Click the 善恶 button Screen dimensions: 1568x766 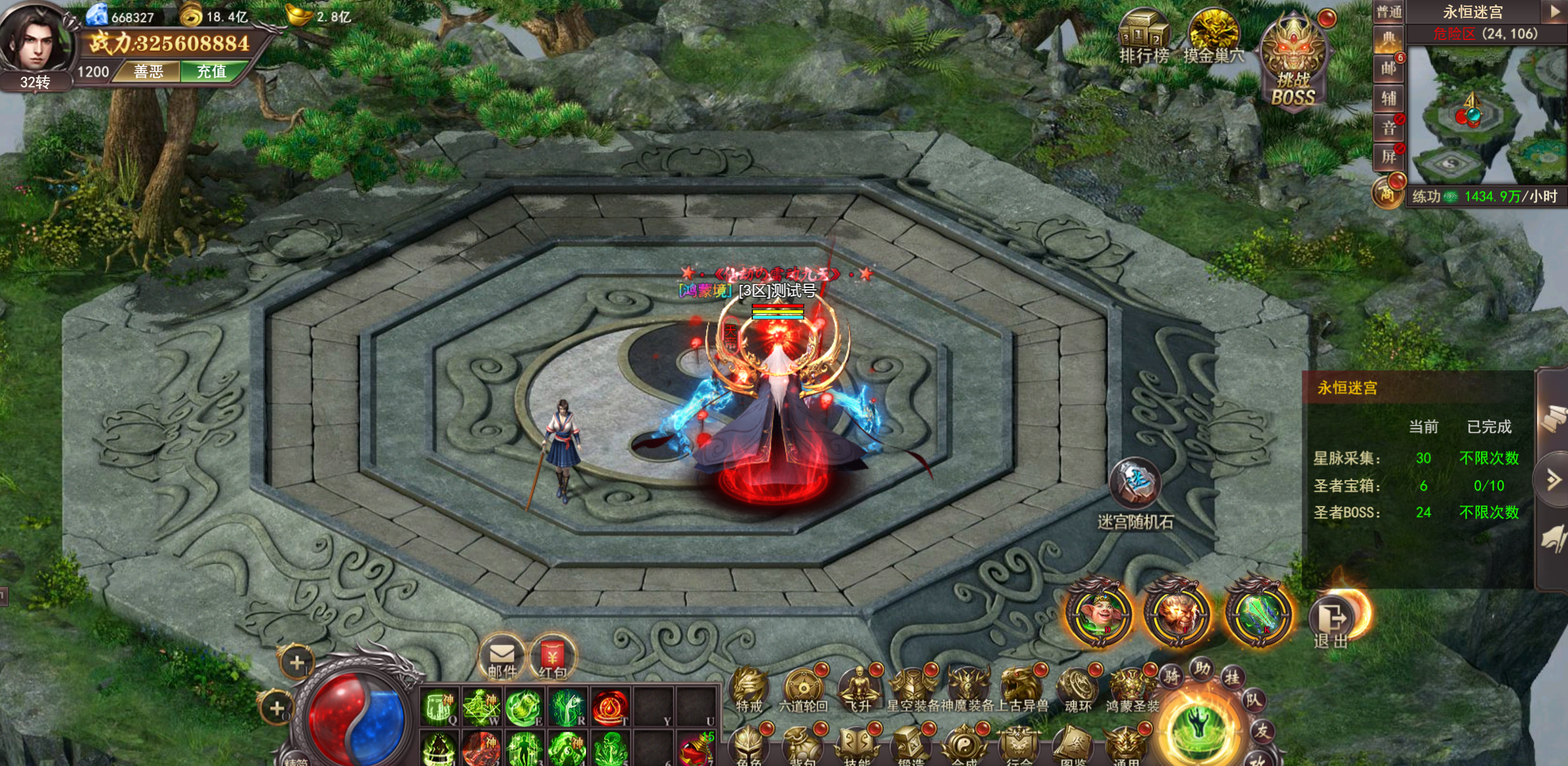pyautogui.click(x=148, y=72)
